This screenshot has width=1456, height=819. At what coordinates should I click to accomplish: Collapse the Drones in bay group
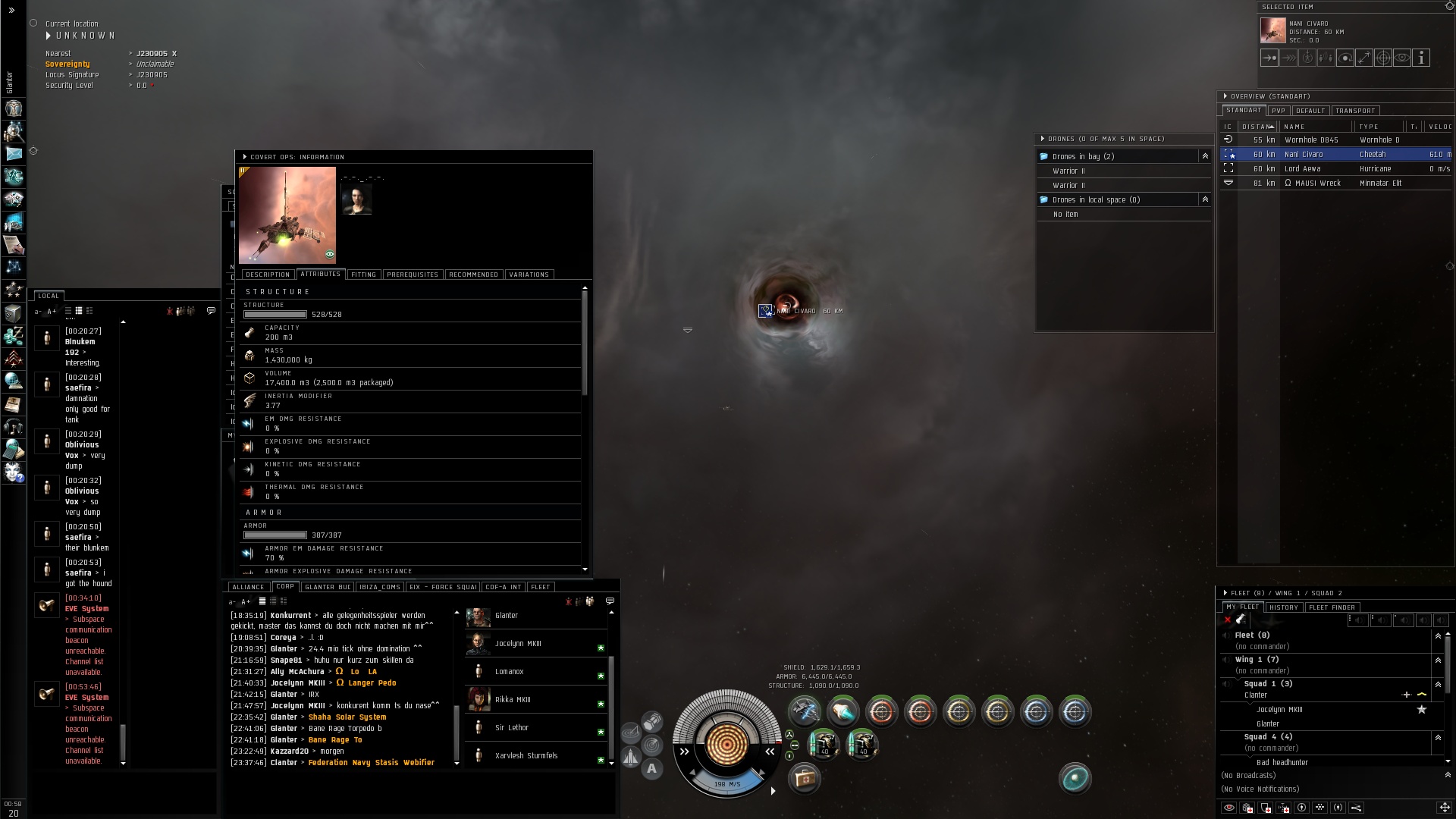(1205, 156)
